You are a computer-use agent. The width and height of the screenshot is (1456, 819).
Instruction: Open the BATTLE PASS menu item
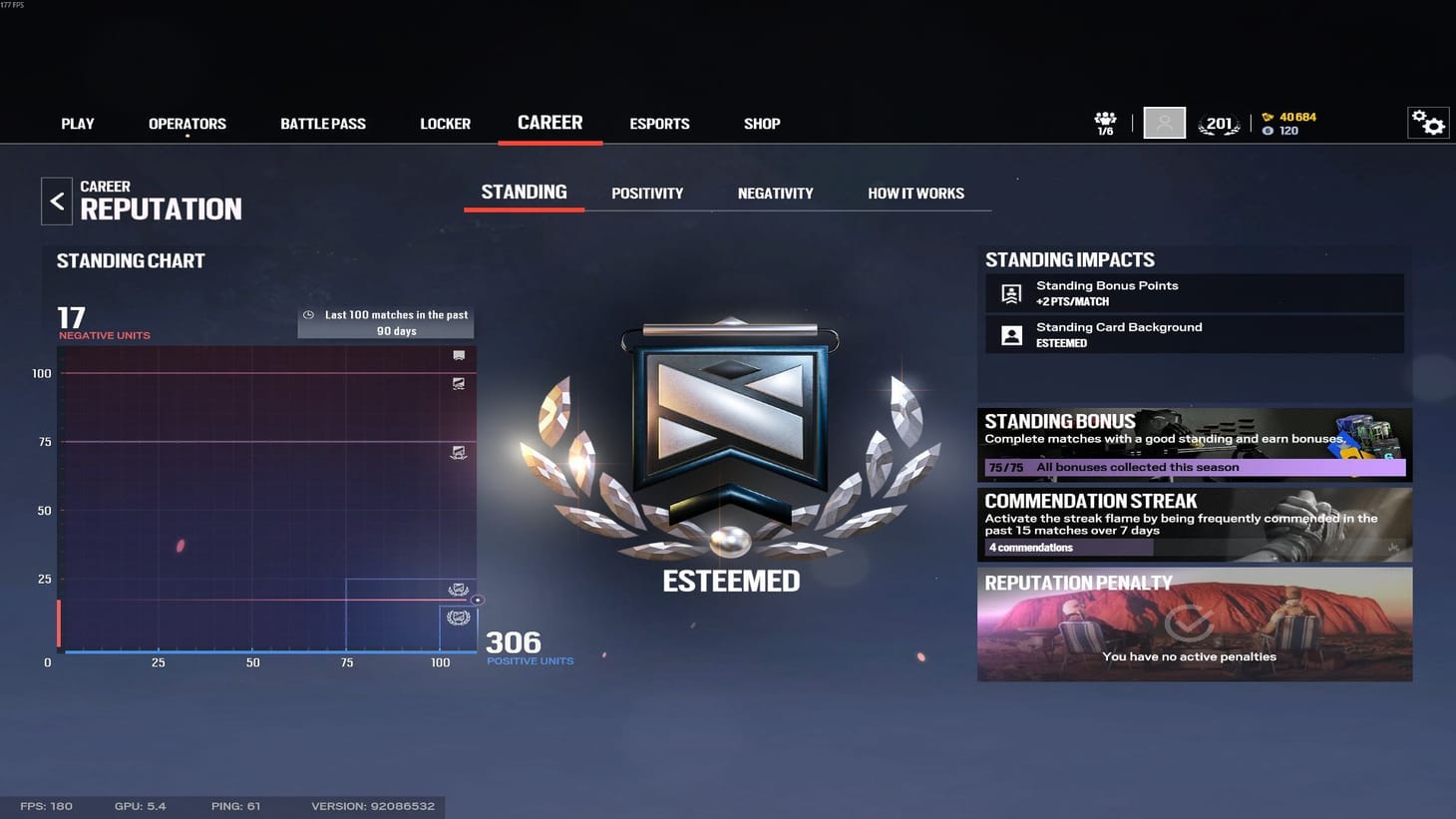[x=322, y=123]
